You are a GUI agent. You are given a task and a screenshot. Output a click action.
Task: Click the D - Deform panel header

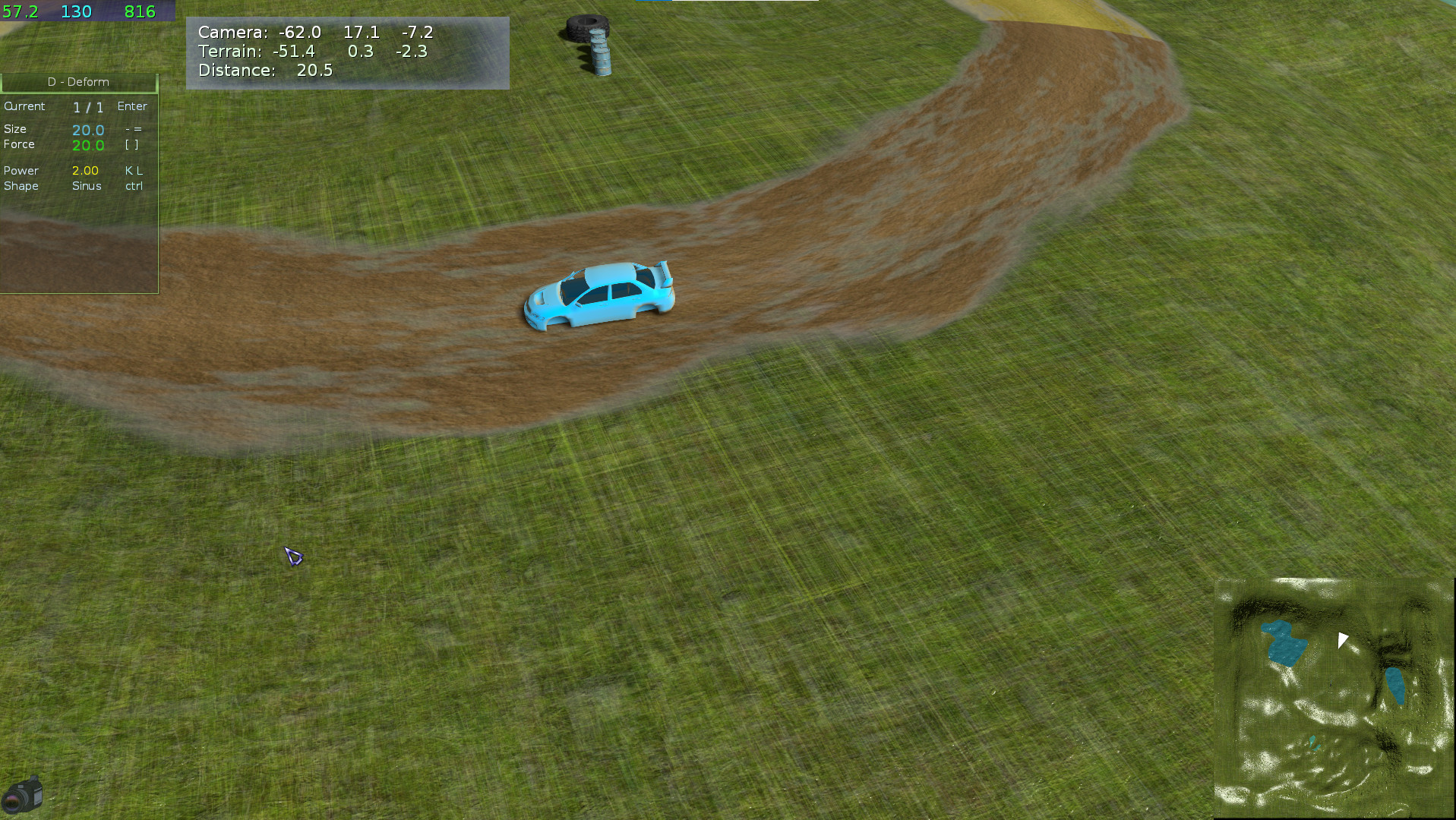tap(78, 82)
